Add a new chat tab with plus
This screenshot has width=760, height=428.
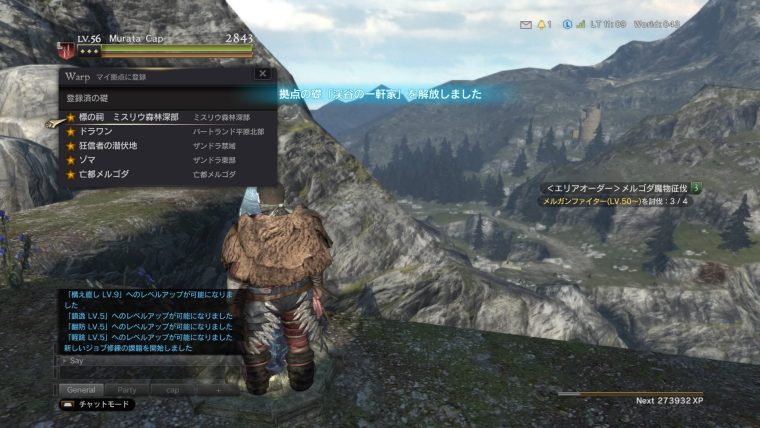(x=219, y=390)
